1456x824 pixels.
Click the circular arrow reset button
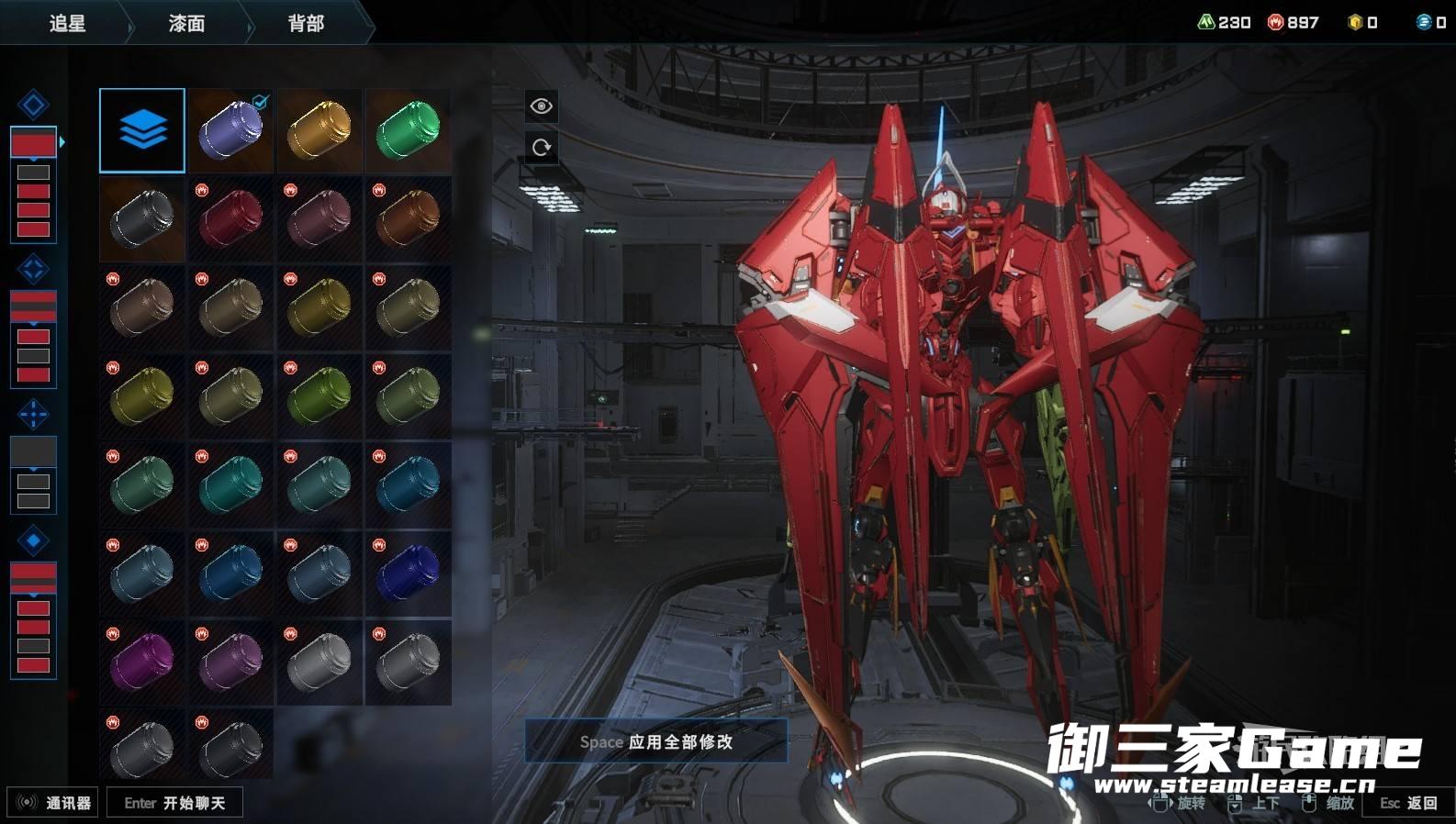542,147
